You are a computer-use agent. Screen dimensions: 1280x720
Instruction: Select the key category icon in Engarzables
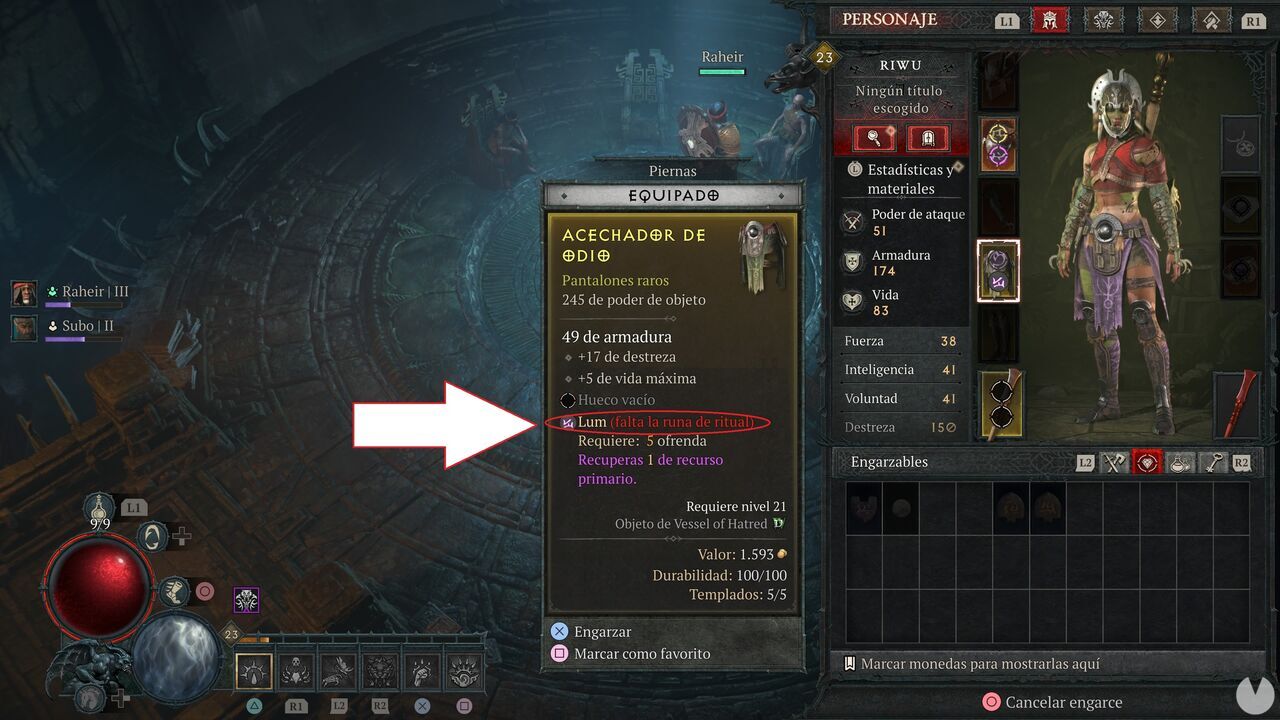(x=1212, y=462)
